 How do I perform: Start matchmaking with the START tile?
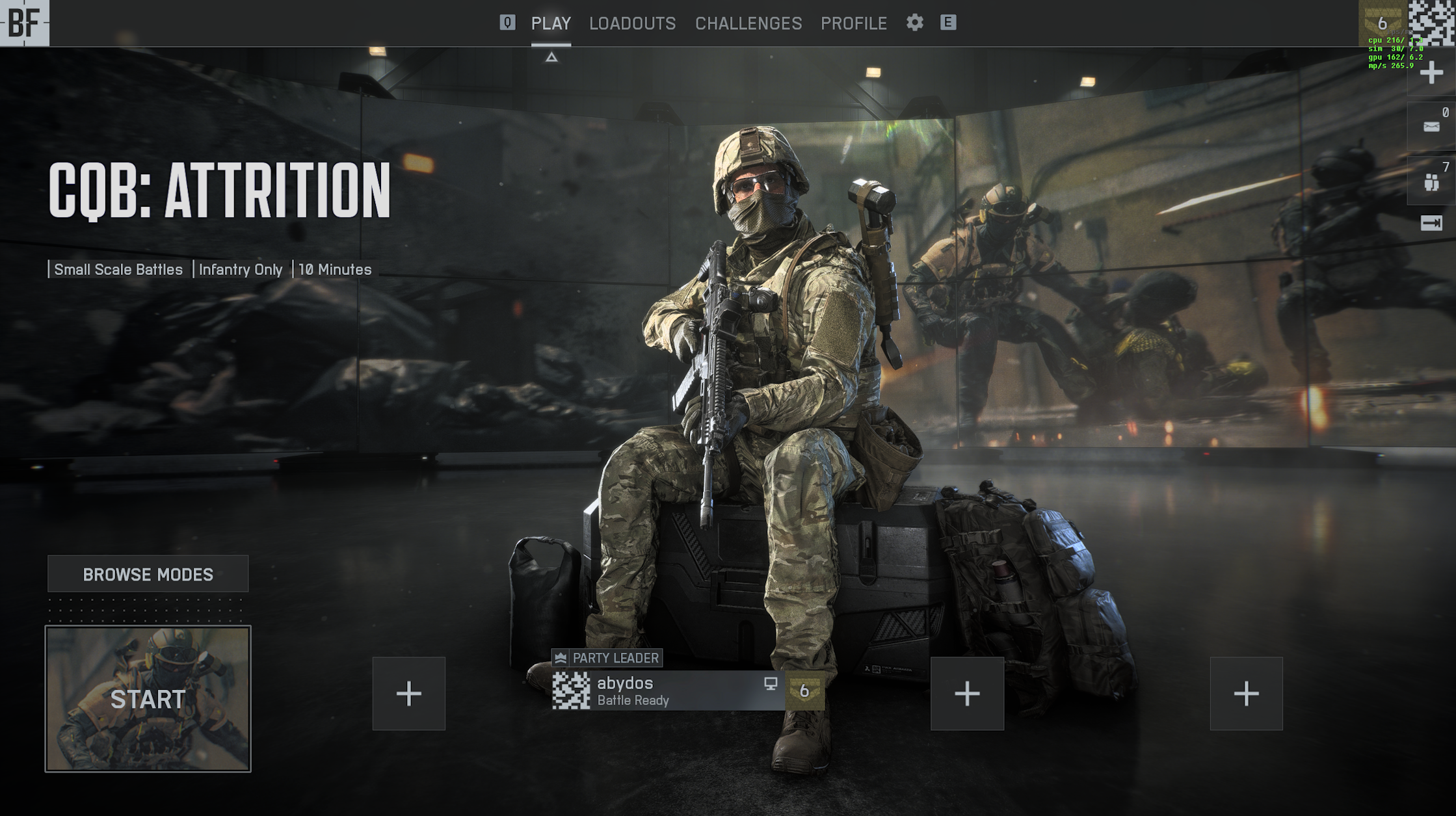pos(148,699)
